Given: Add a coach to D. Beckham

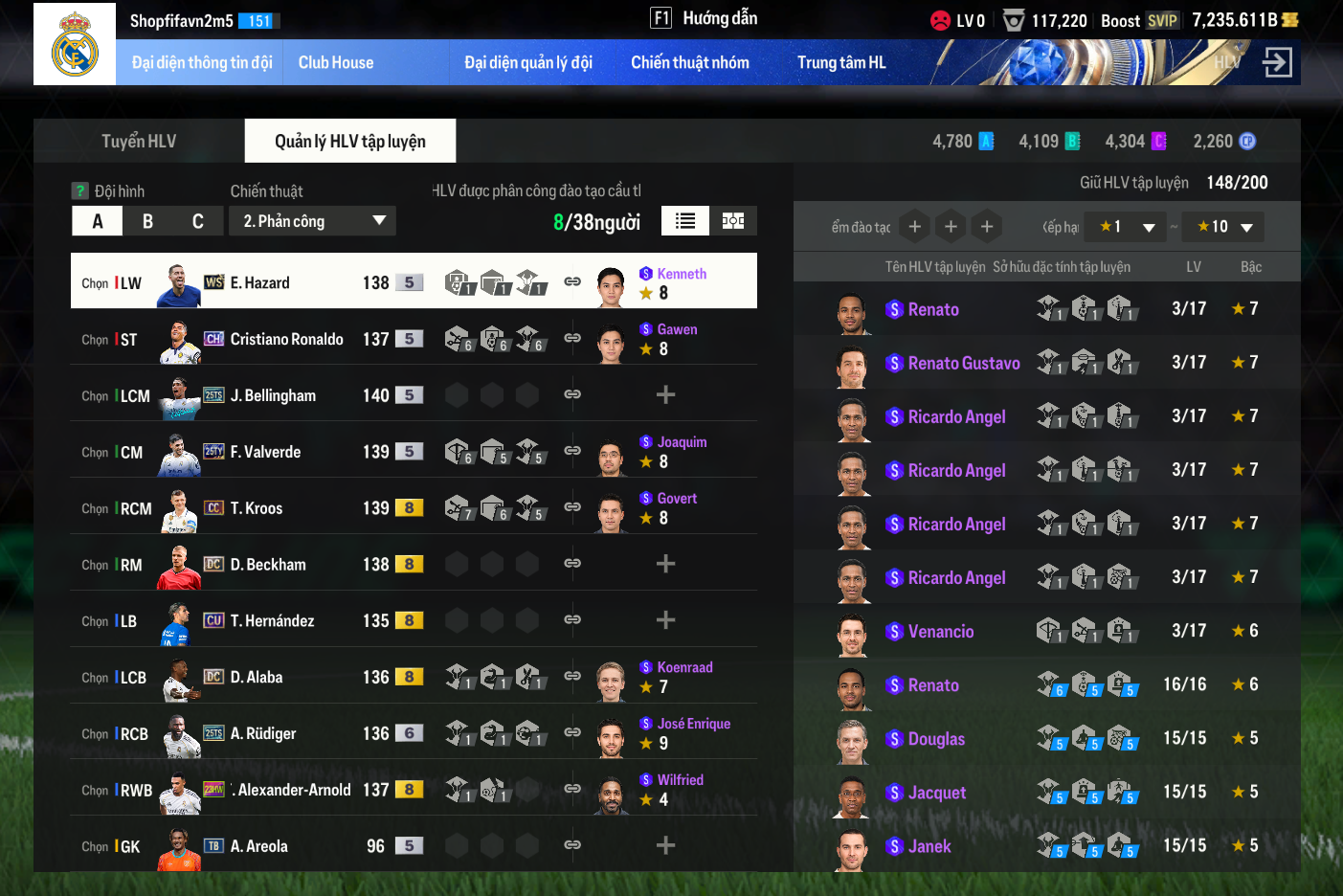Looking at the screenshot, I should [665, 564].
